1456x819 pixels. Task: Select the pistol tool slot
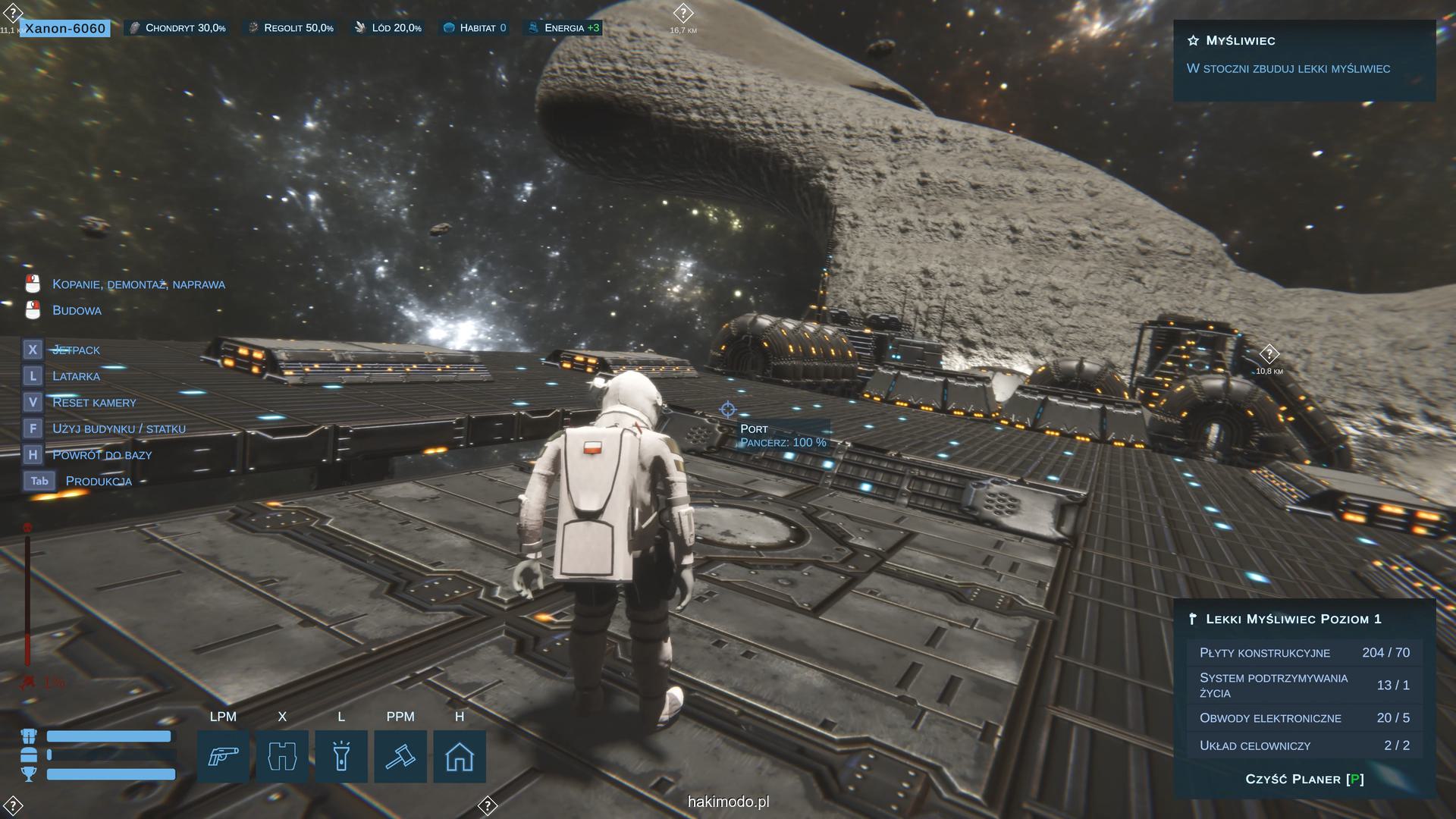click(223, 756)
